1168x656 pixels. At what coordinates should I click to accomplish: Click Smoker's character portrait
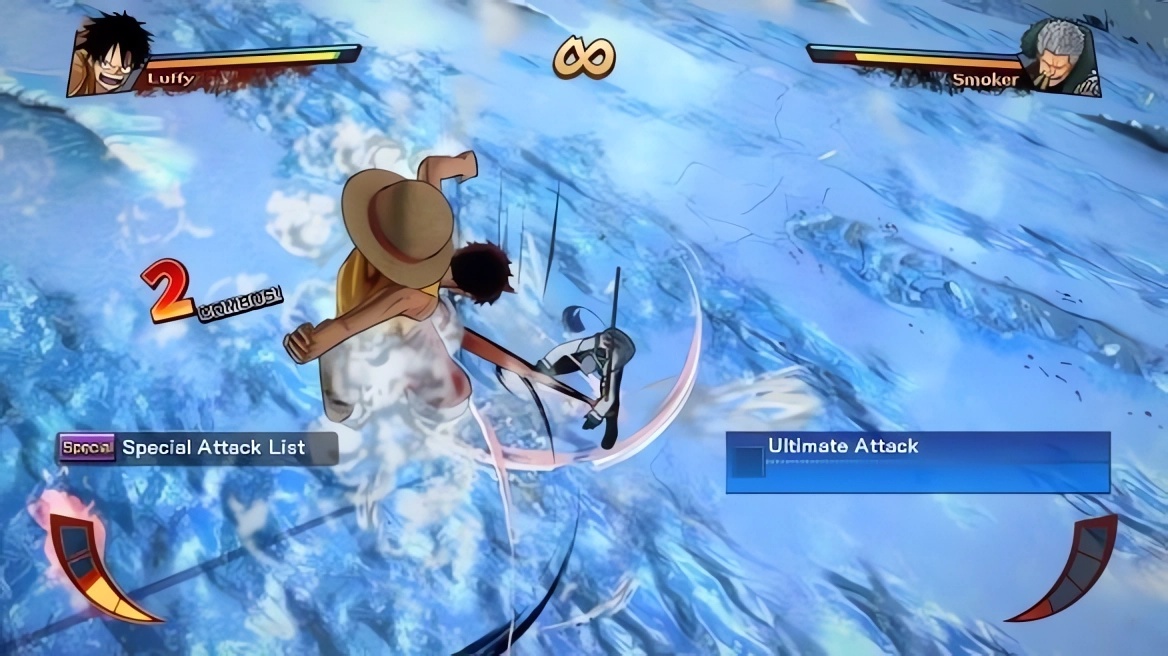(x=1058, y=57)
